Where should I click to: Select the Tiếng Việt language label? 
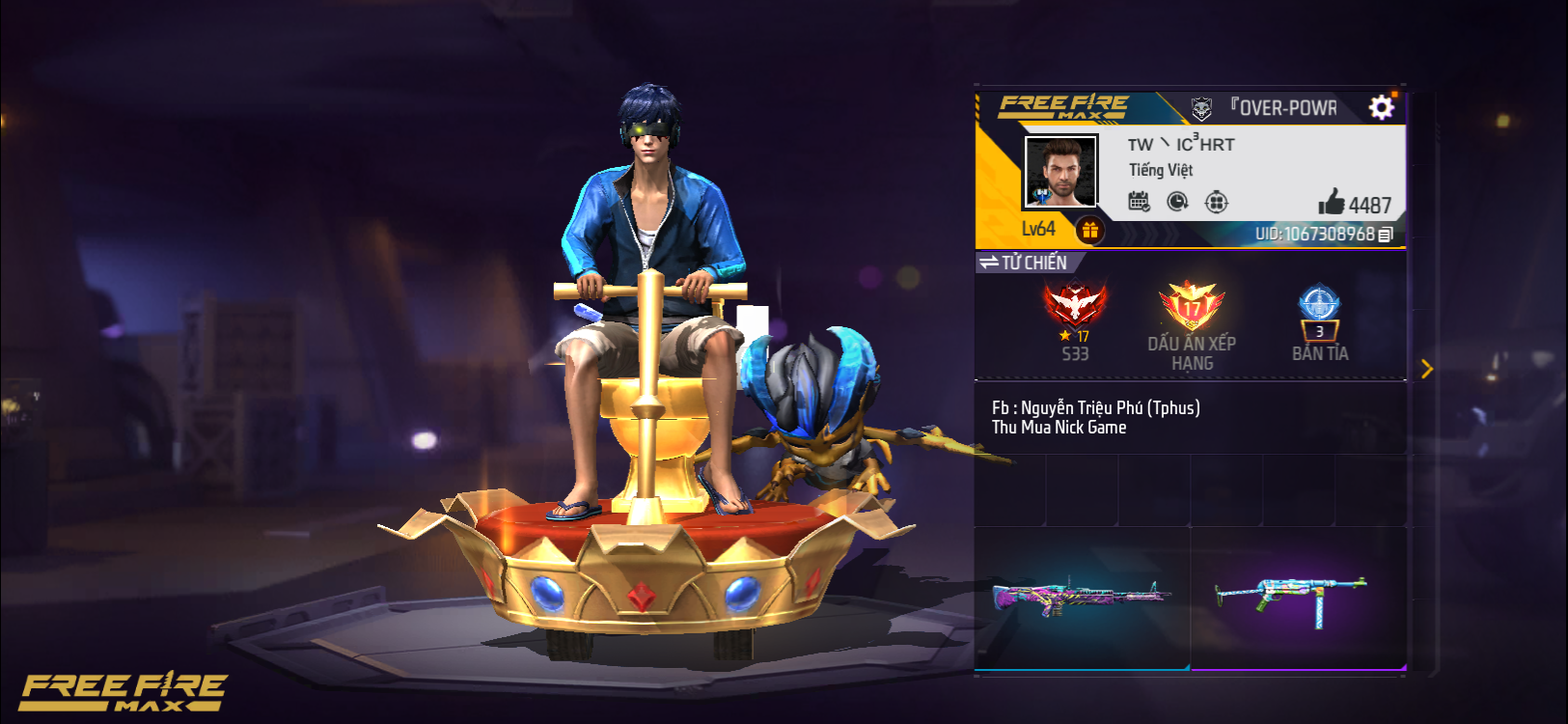point(1161,171)
